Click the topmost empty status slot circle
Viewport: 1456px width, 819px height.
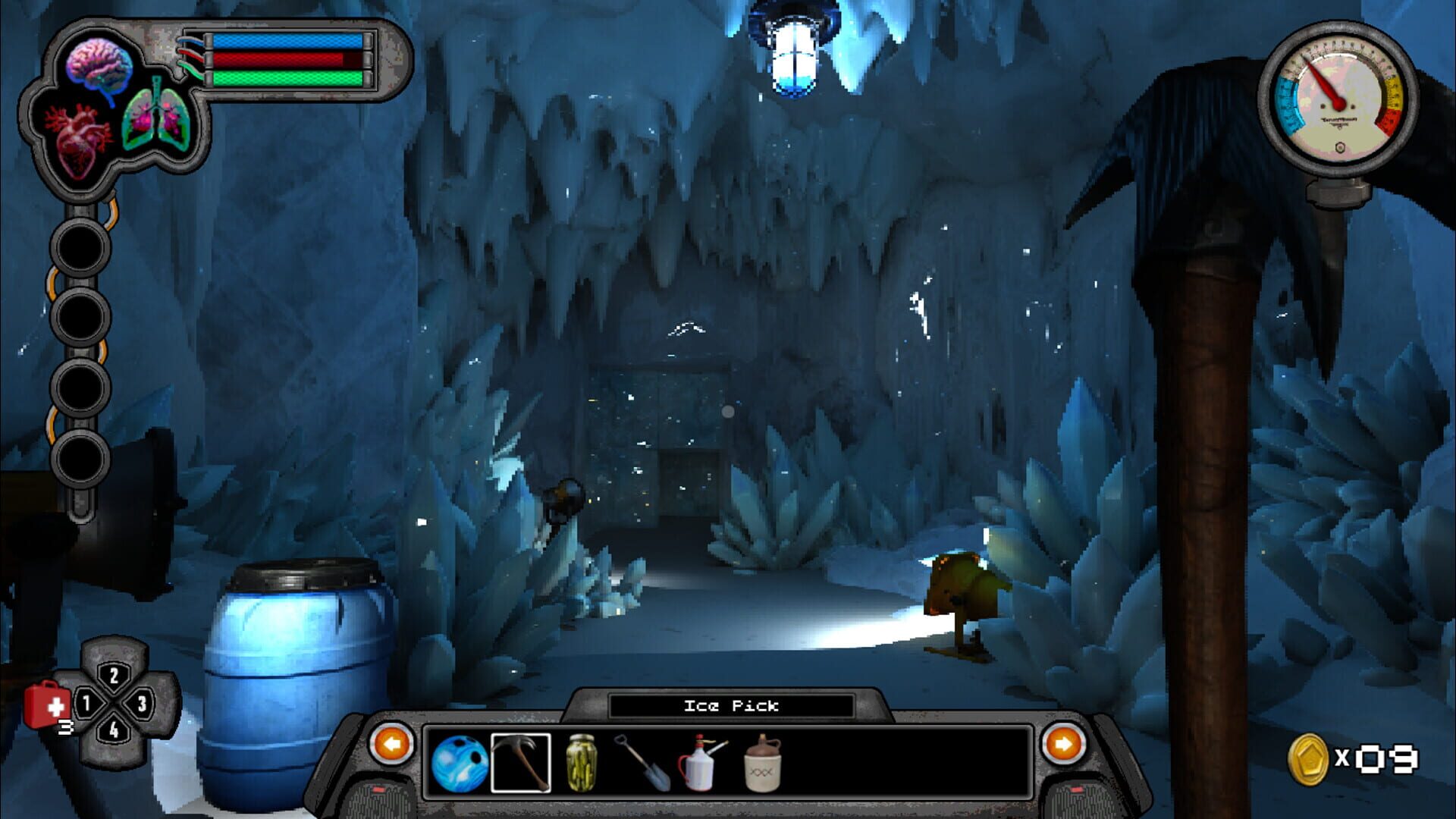point(79,249)
